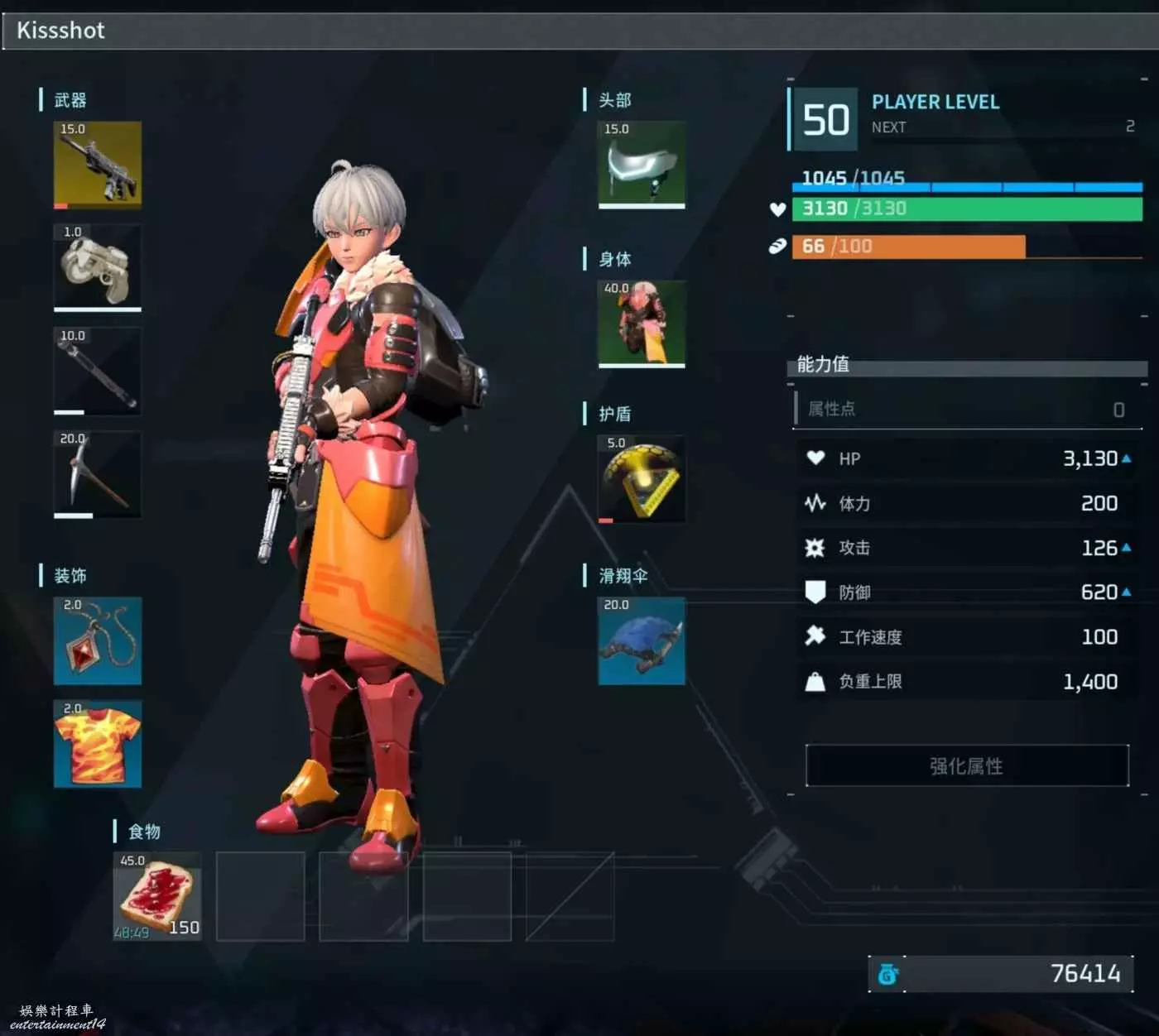Choose the 负重上限 carry weight row

pyautogui.click(x=967, y=682)
